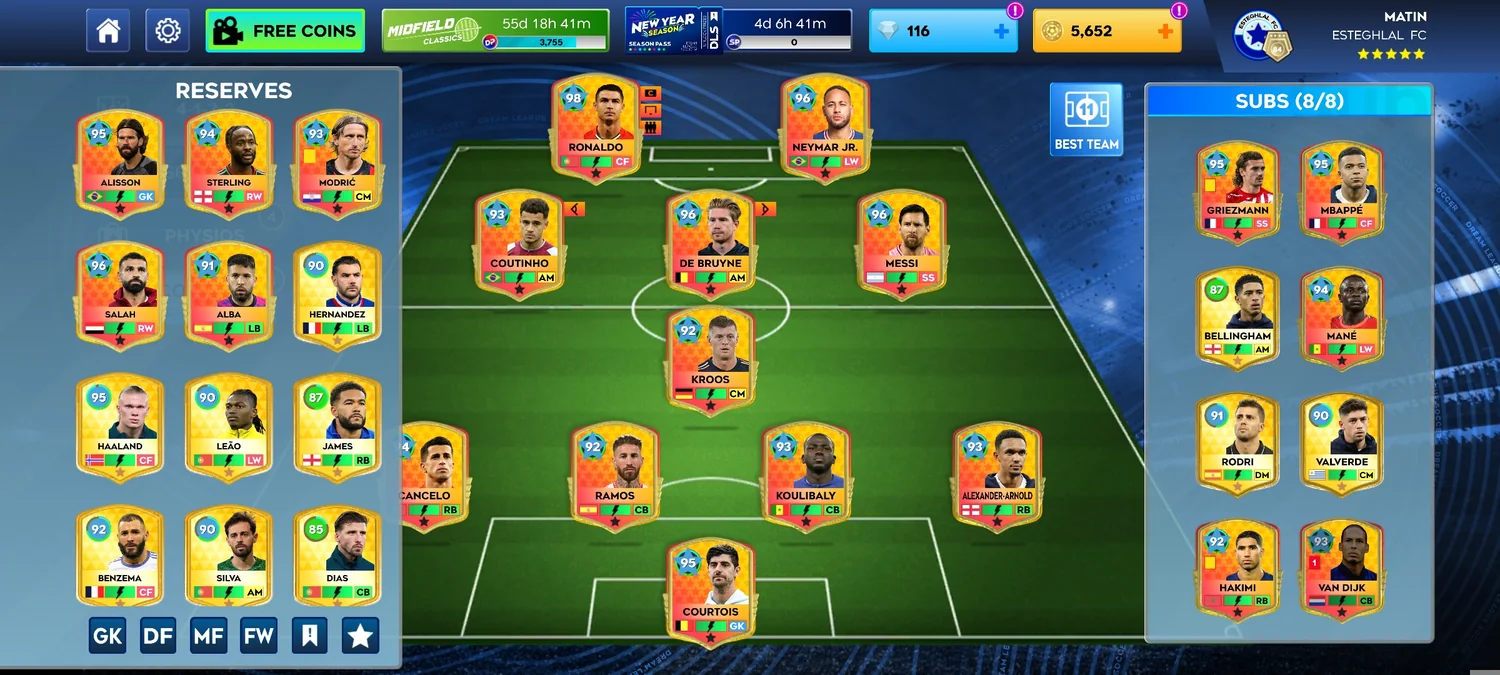The height and width of the screenshot is (675, 1500).
Task: Buy more coins with the plus
Action: [1164, 32]
